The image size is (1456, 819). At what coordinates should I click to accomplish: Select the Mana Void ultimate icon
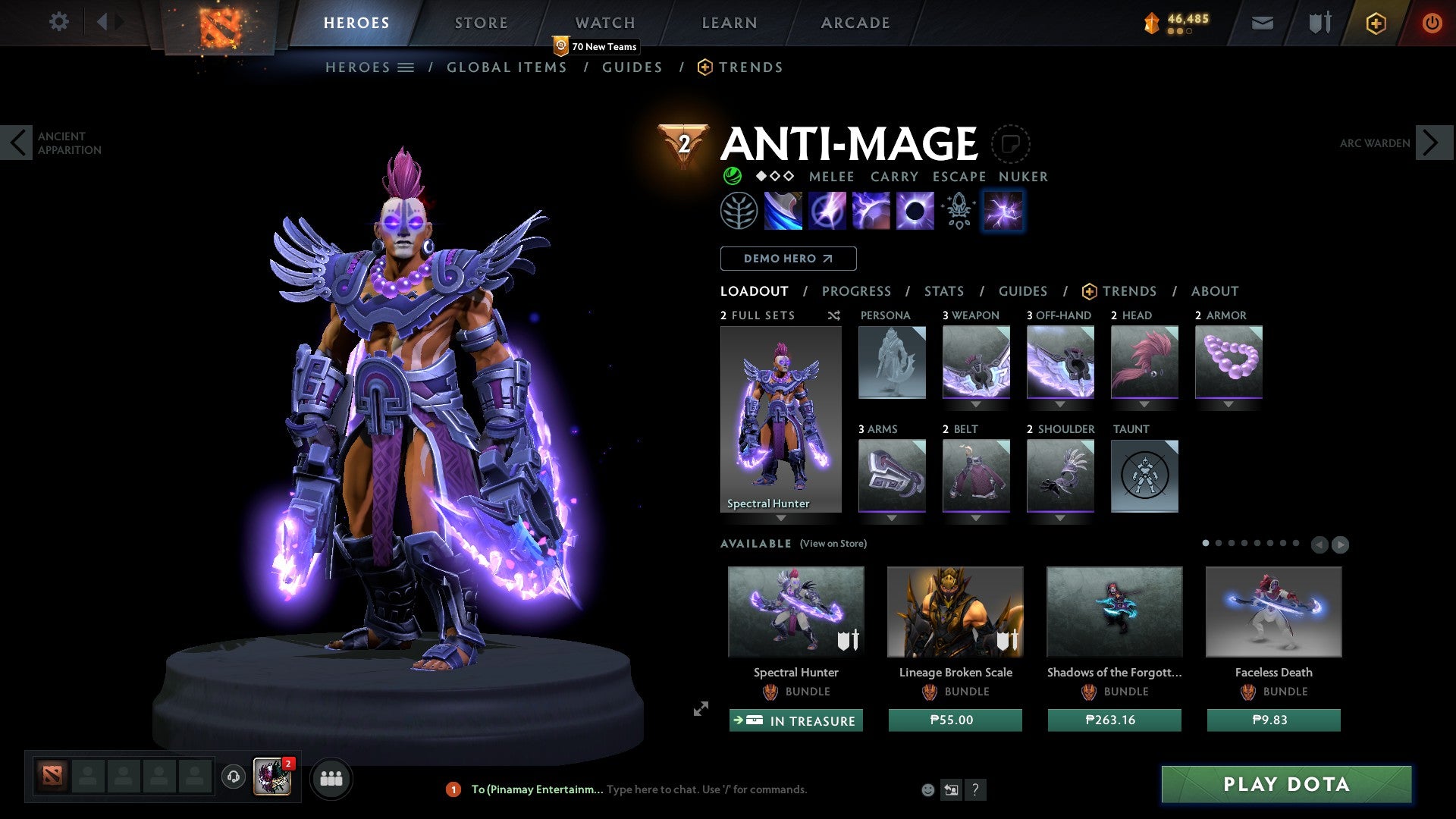pos(914,211)
